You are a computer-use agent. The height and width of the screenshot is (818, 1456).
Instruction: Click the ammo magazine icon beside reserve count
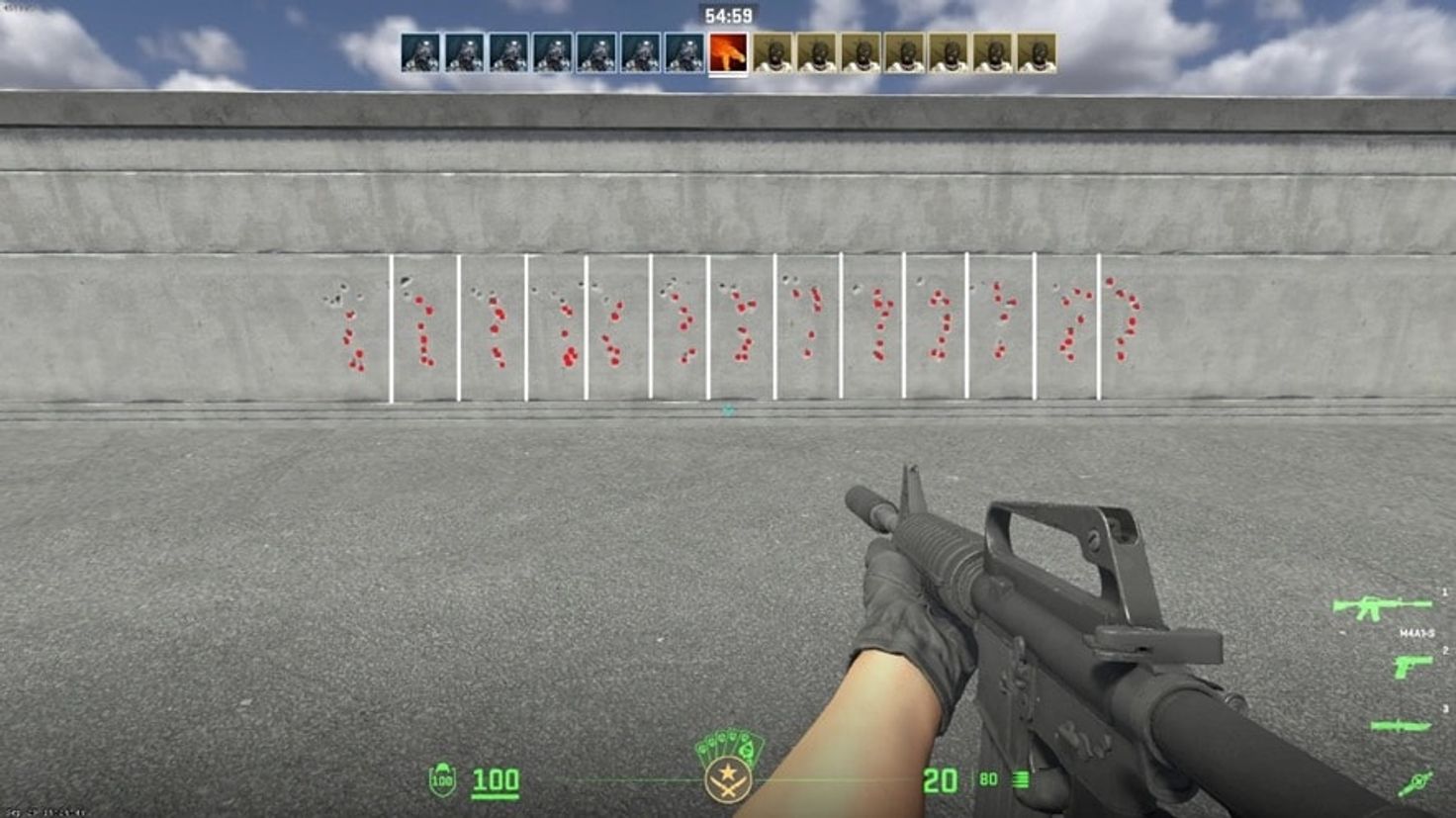point(1021,778)
